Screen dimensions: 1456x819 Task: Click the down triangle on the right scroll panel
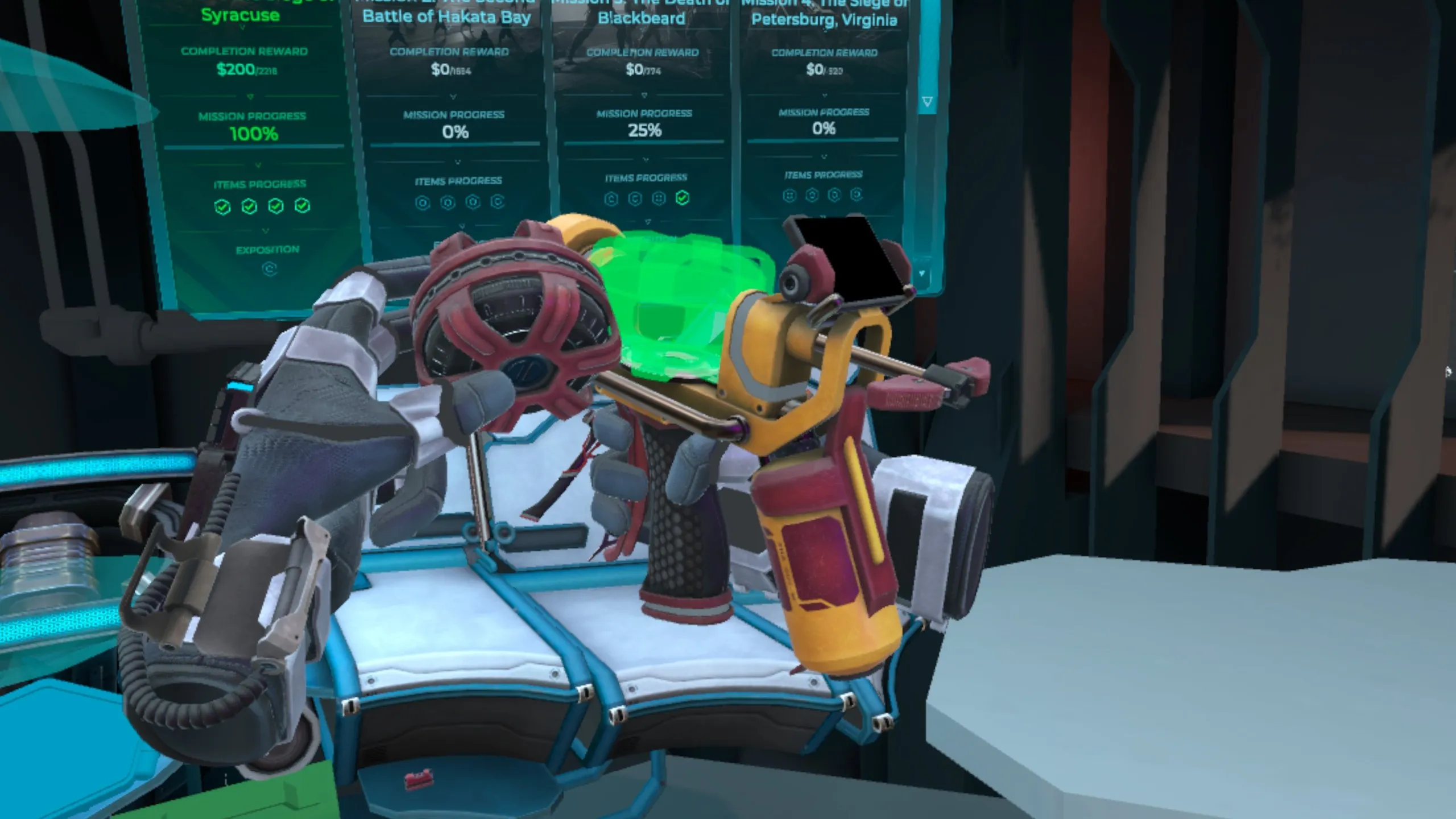coord(927,100)
